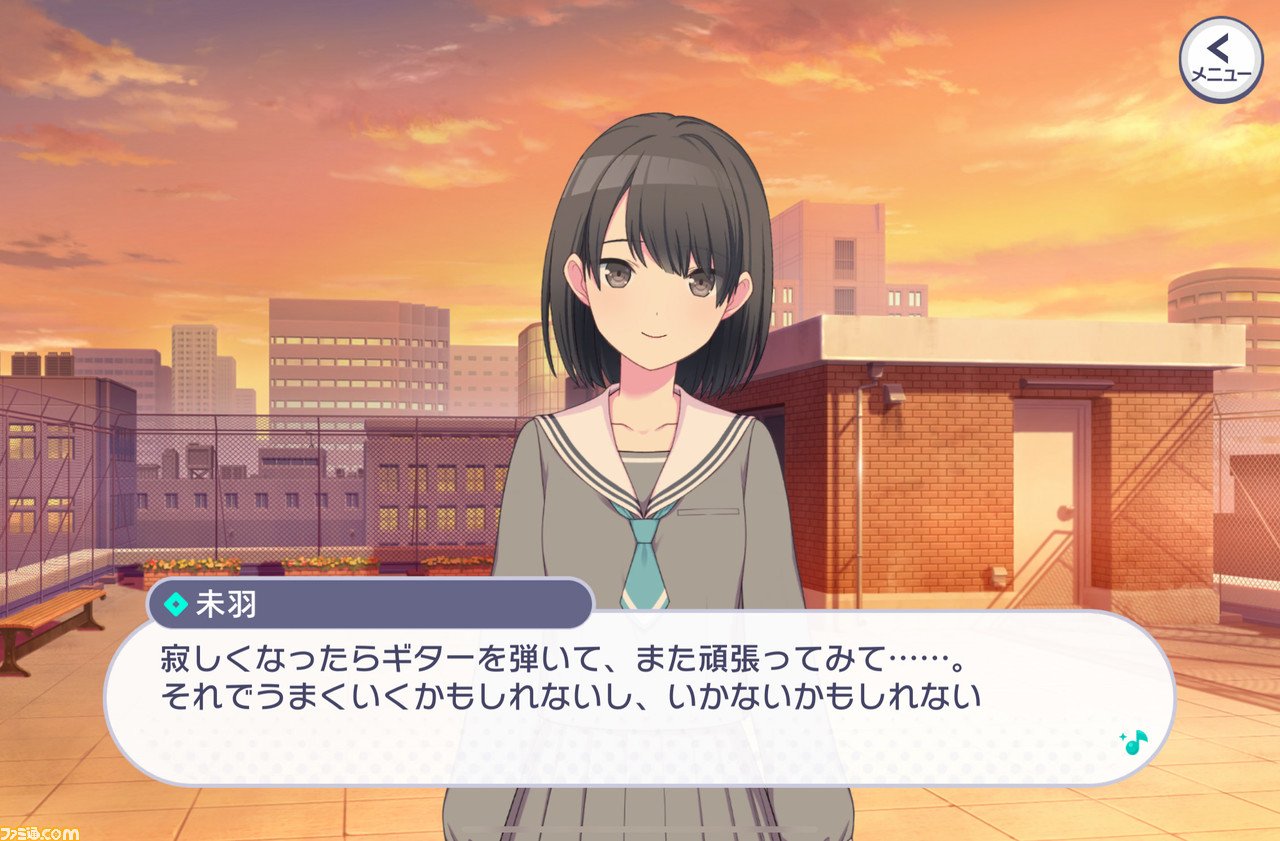Screen dimensions: 1280x841
Task: Click the back chevron inside the menu circle
Action: pos(1218,48)
